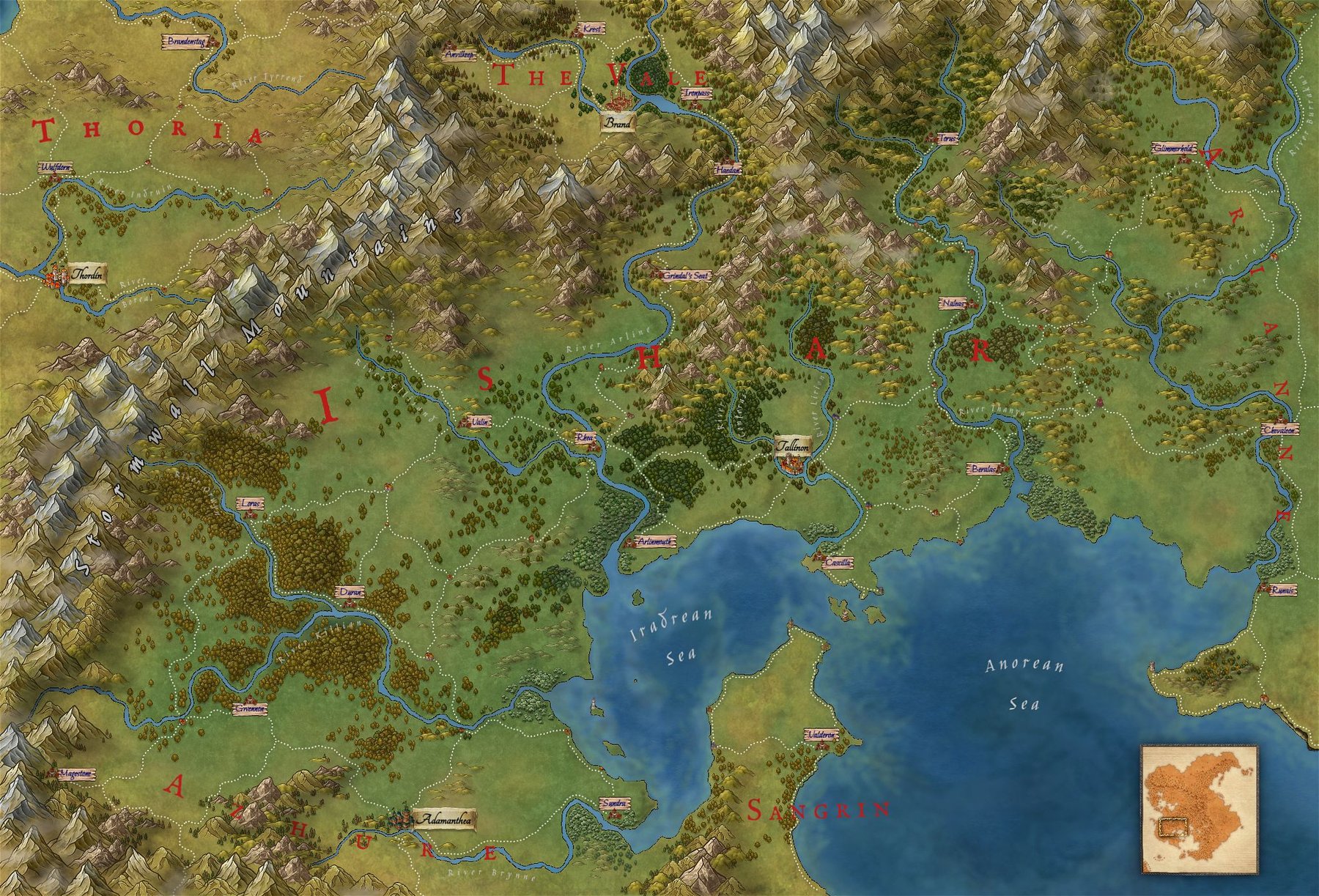Screen dimensions: 1319x896
Task: Choose the Gwennon town label
Action: 250,709
